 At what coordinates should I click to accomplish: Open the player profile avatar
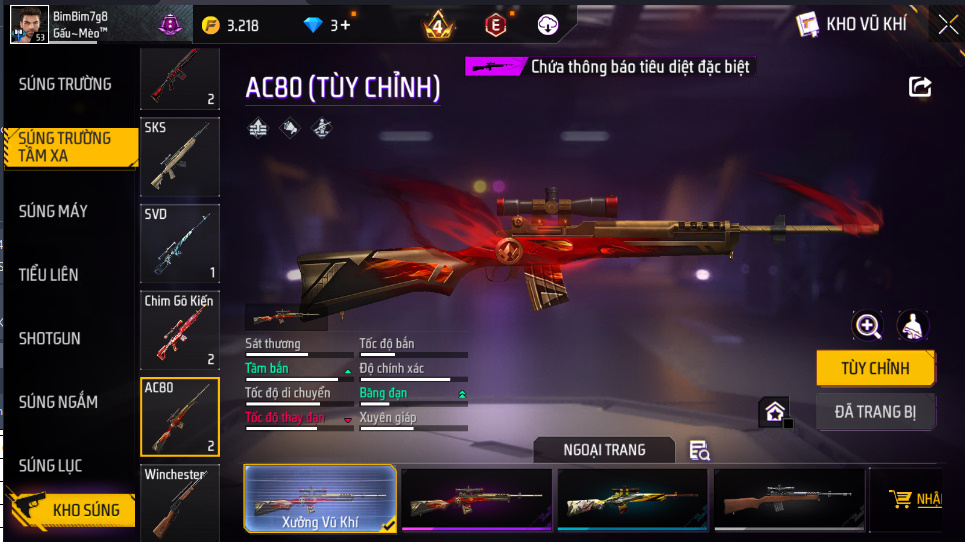(x=28, y=23)
